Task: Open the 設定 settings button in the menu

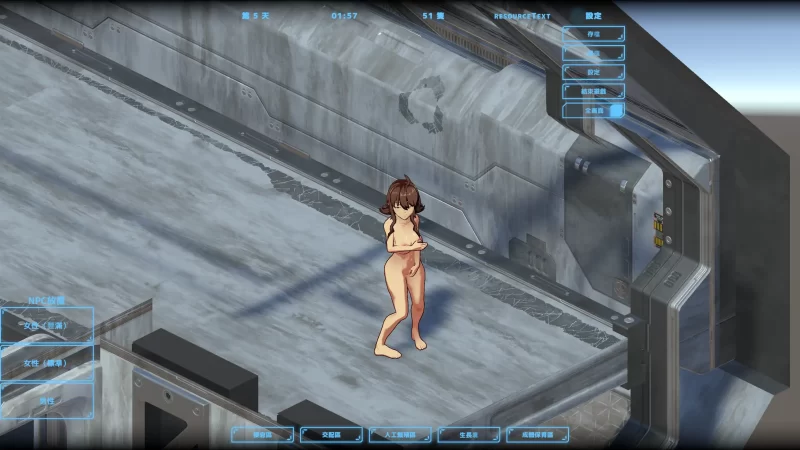Action: coord(593,72)
